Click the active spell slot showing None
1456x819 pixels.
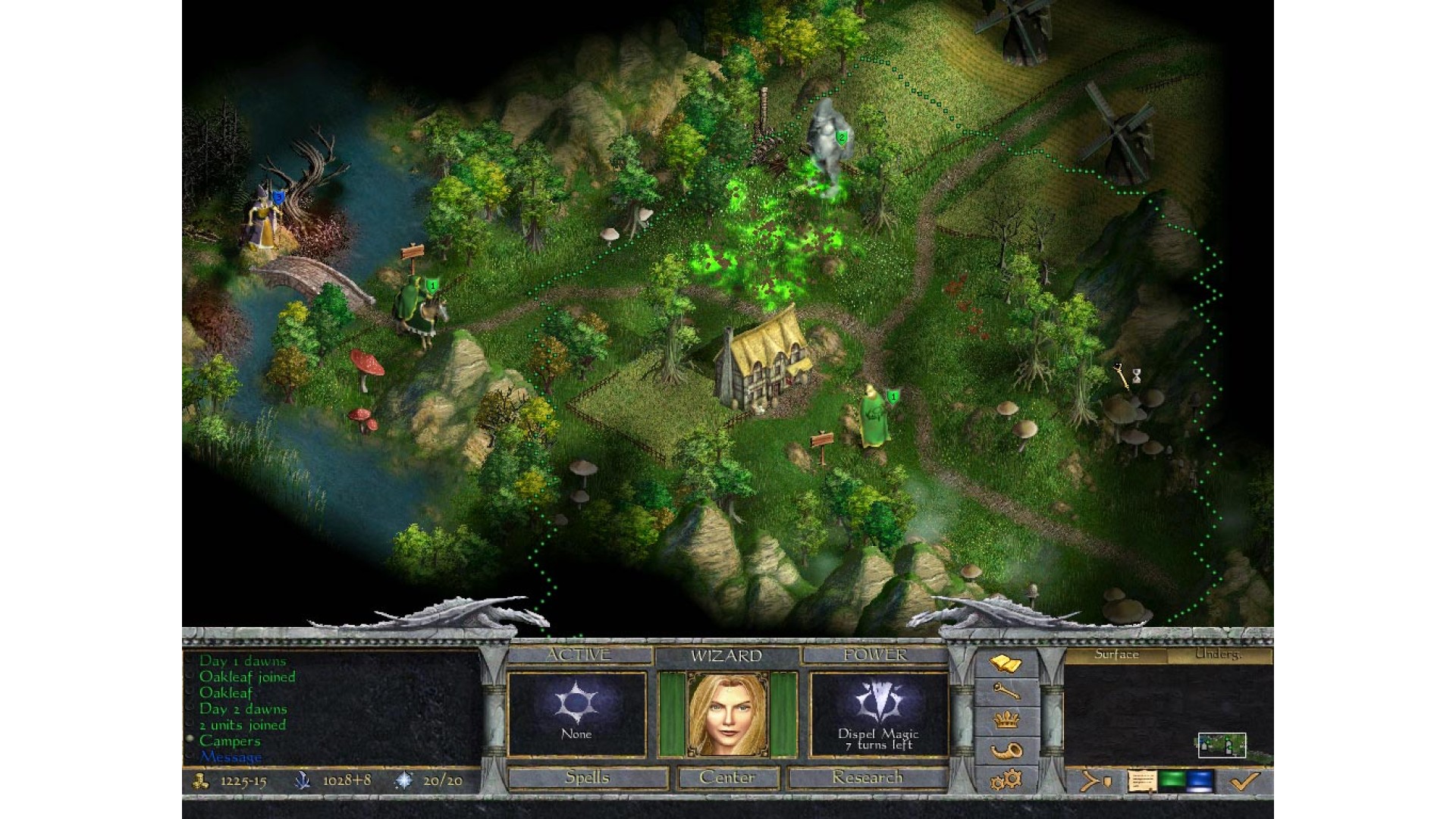click(576, 714)
